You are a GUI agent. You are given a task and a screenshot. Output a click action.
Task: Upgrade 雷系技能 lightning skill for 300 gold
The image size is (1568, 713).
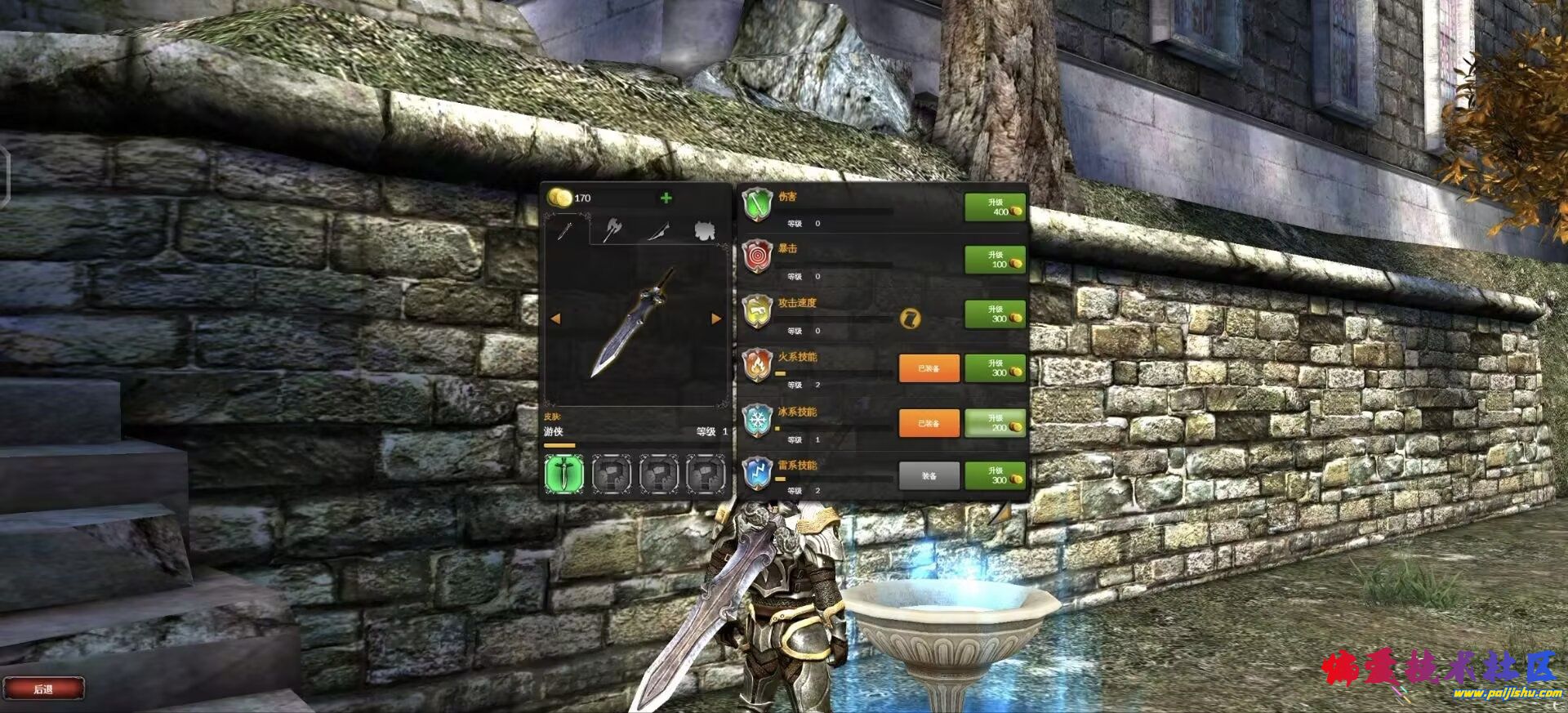click(995, 475)
